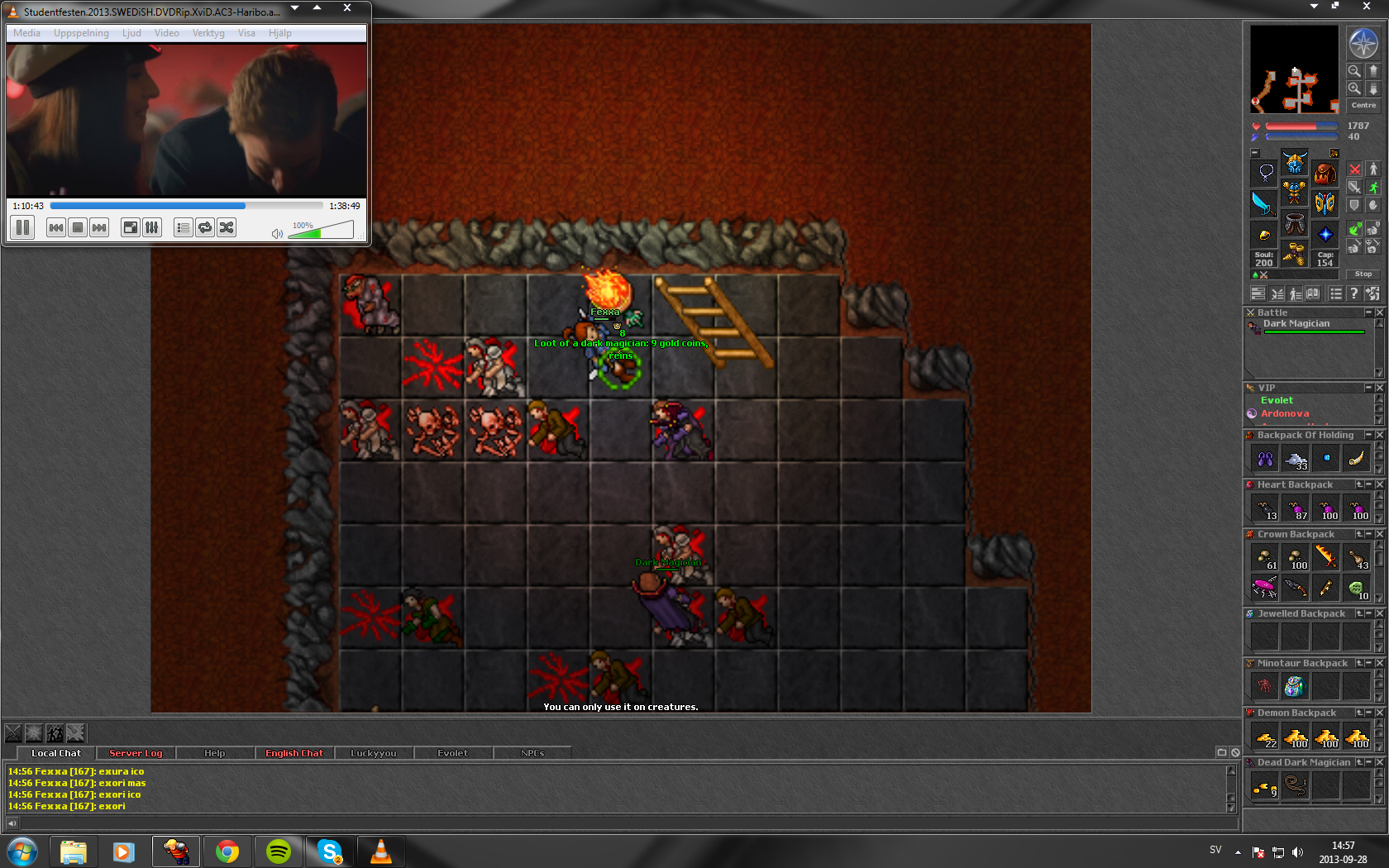The image size is (1389, 868).
Task: Select the blue sword weapon slot
Action: tap(1263, 203)
